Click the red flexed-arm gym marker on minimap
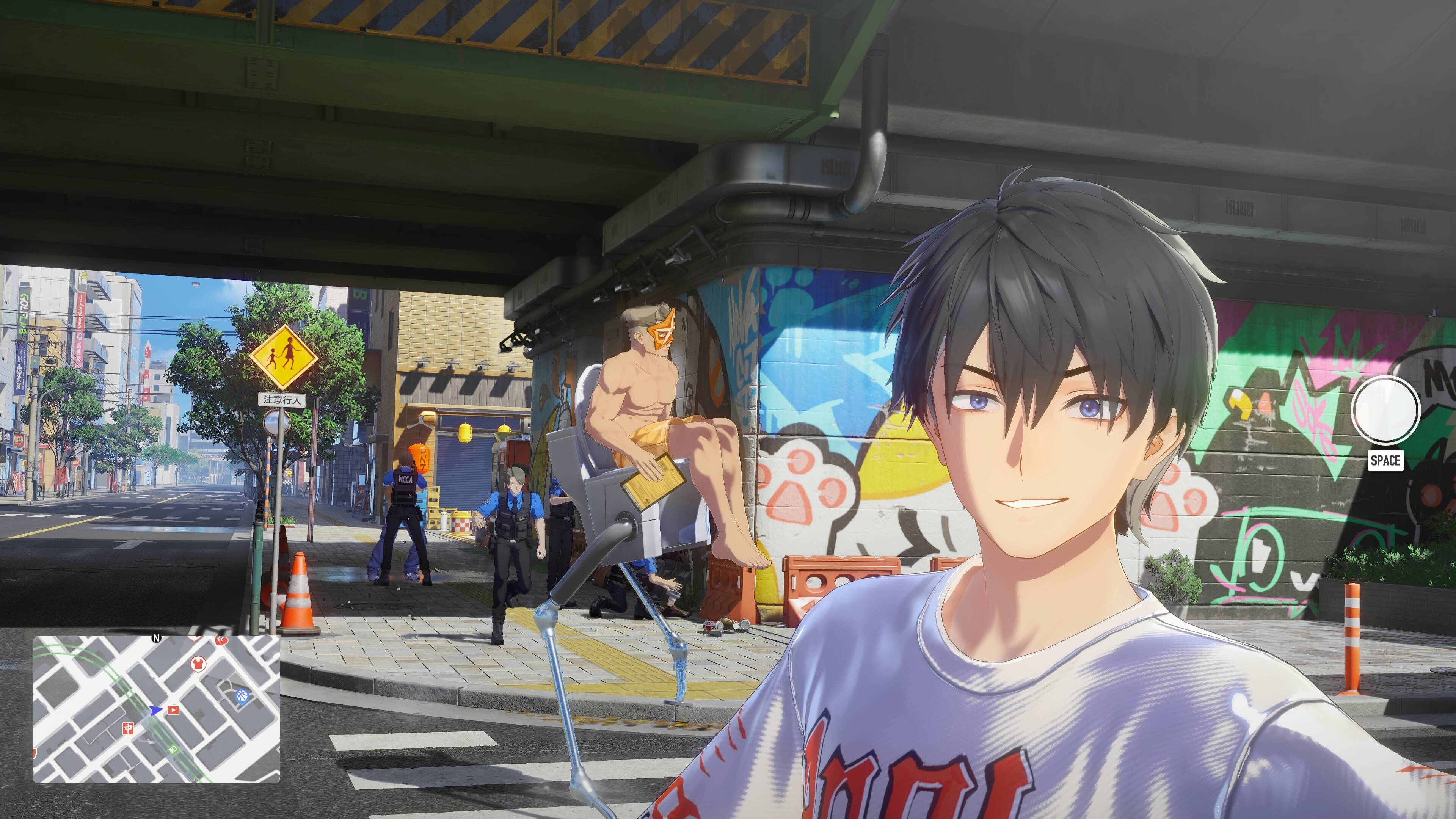Screen dimensions: 1456x819 [x=221, y=640]
